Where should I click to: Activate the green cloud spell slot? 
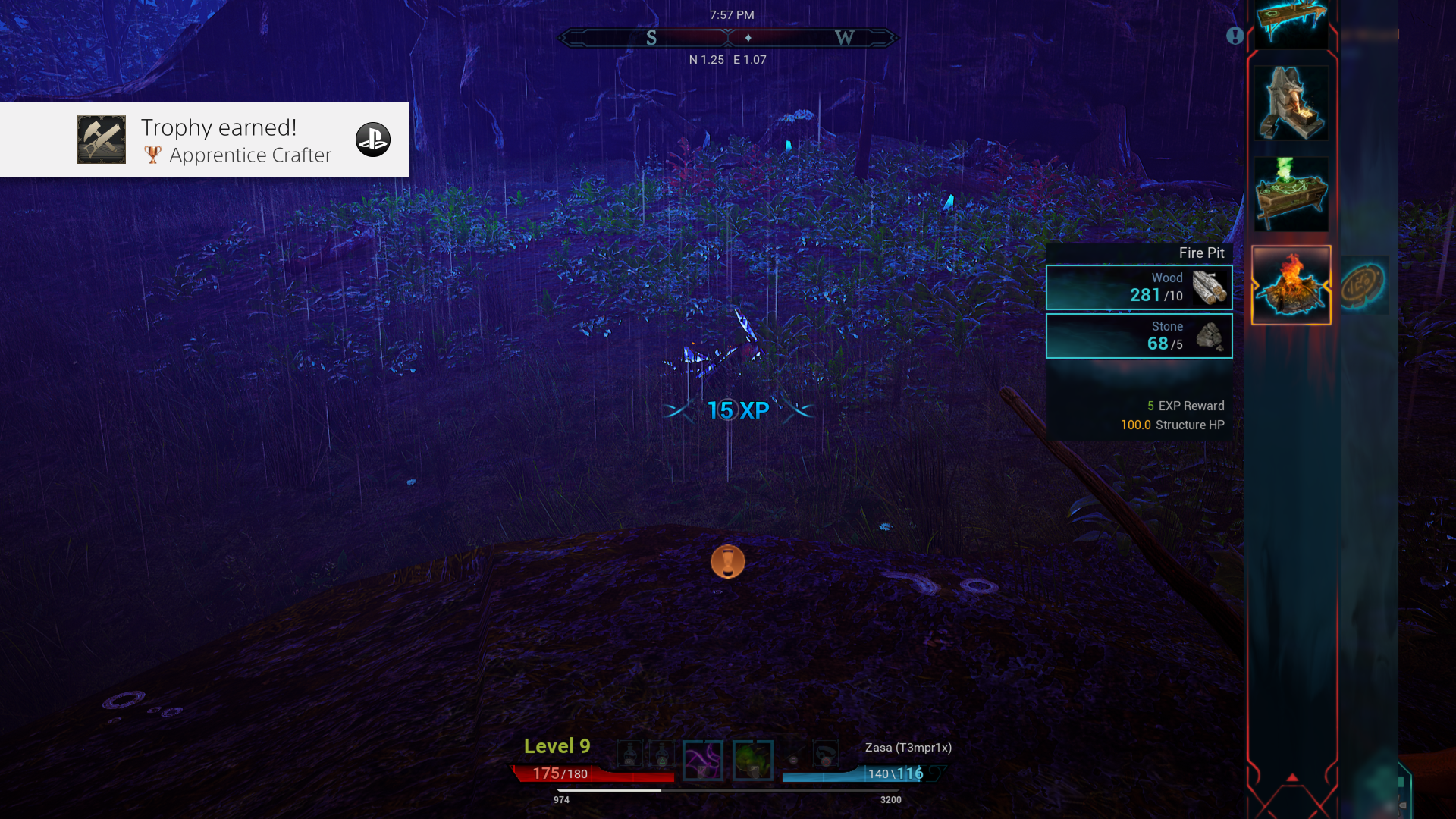(752, 760)
